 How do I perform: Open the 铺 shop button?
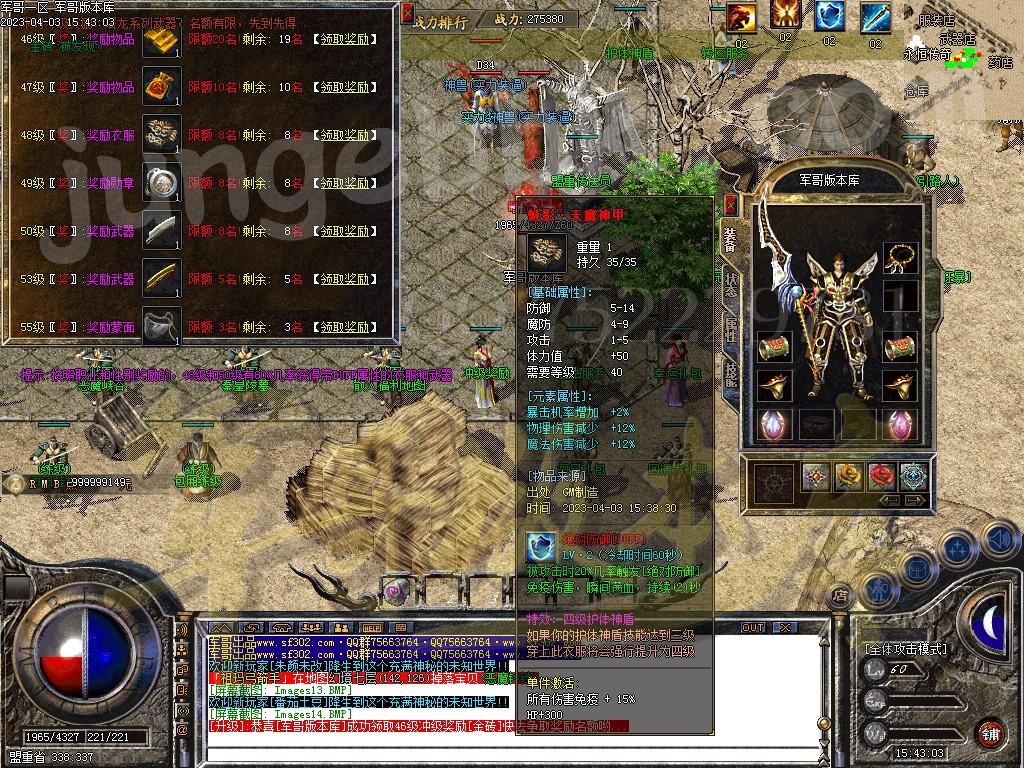click(x=990, y=732)
